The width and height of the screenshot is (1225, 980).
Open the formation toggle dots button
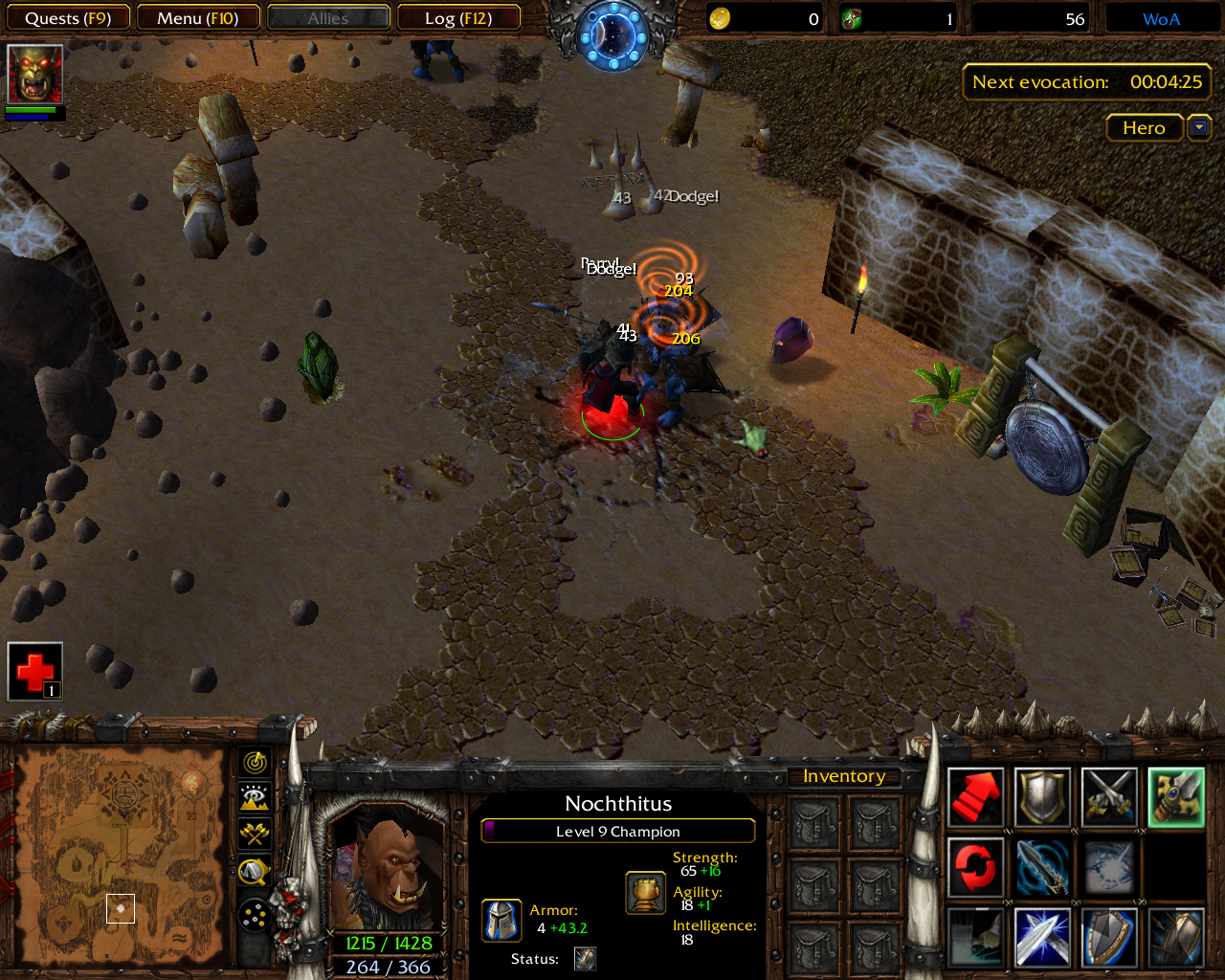[255, 917]
